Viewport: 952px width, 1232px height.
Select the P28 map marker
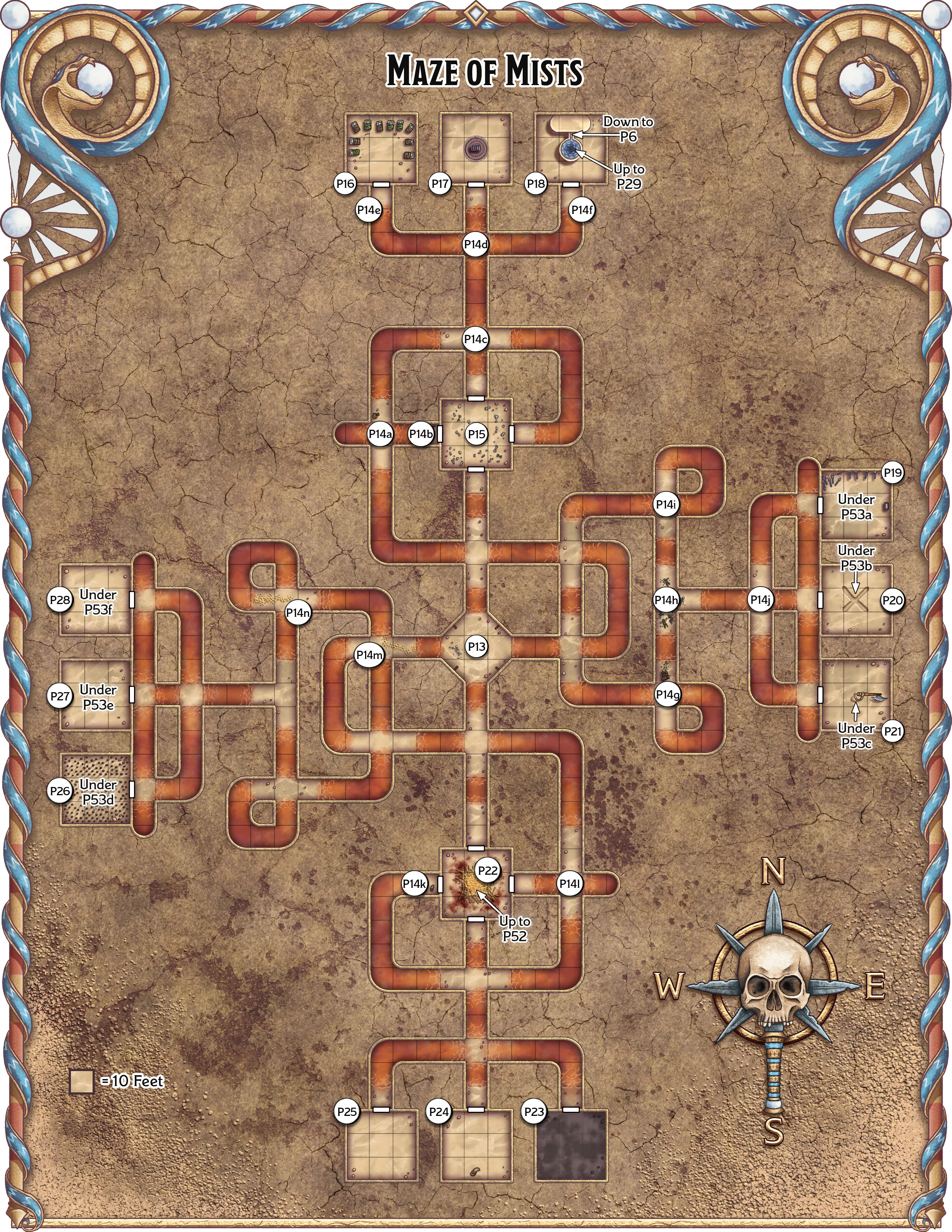coord(60,600)
